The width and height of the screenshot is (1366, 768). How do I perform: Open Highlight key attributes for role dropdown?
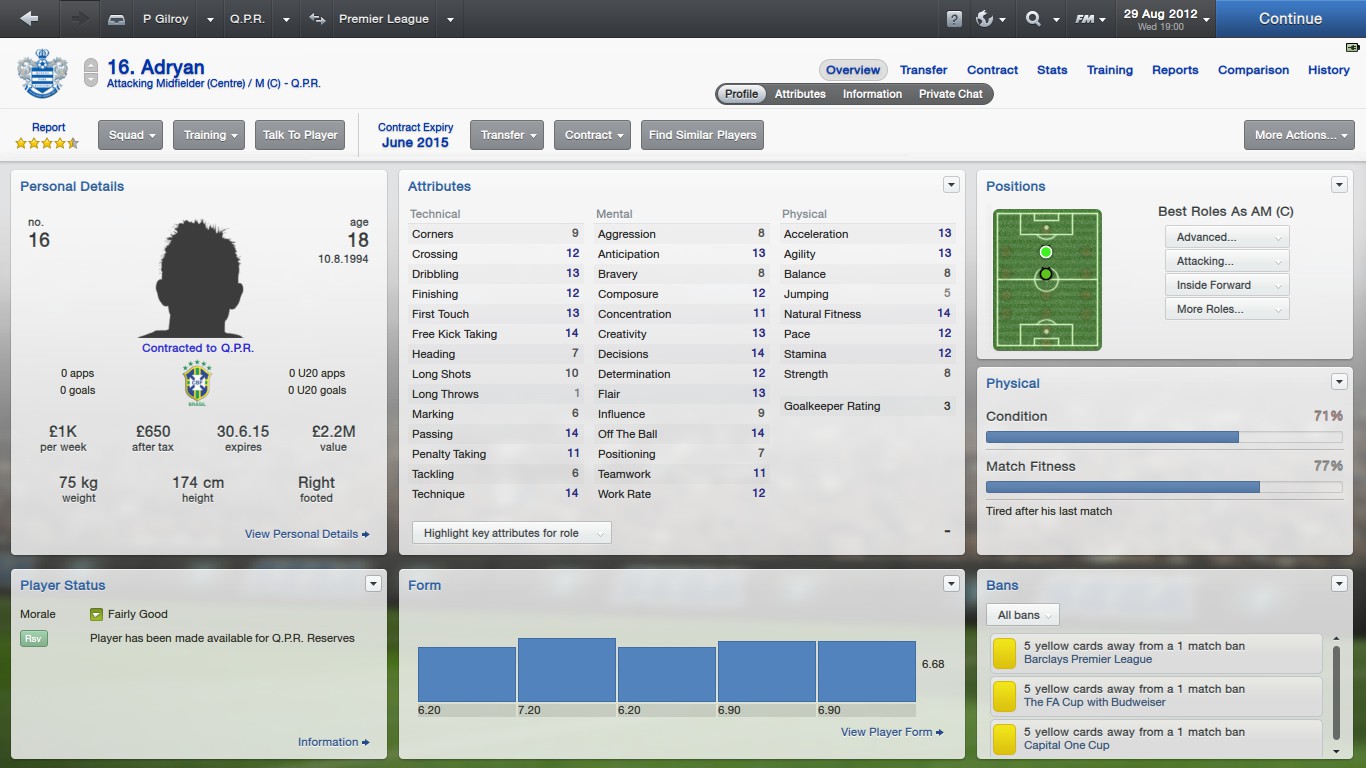(x=511, y=533)
